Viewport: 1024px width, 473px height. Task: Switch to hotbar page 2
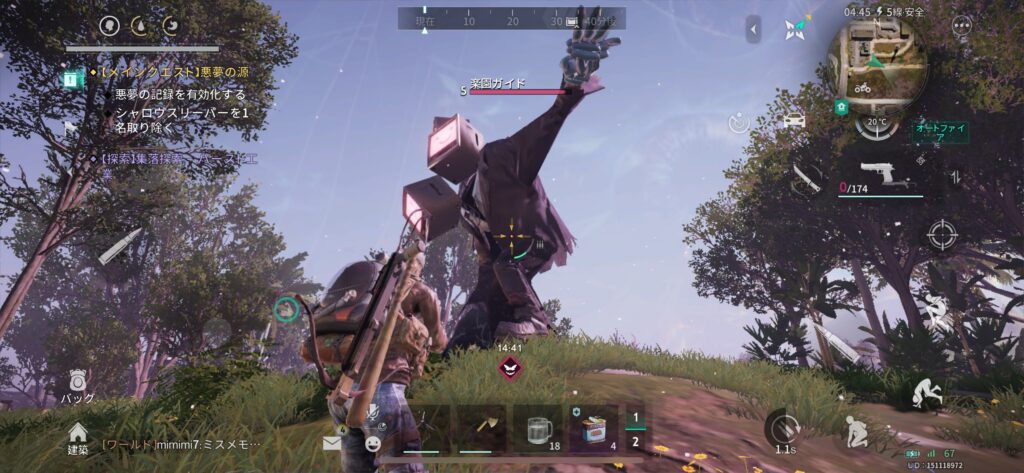[634, 442]
